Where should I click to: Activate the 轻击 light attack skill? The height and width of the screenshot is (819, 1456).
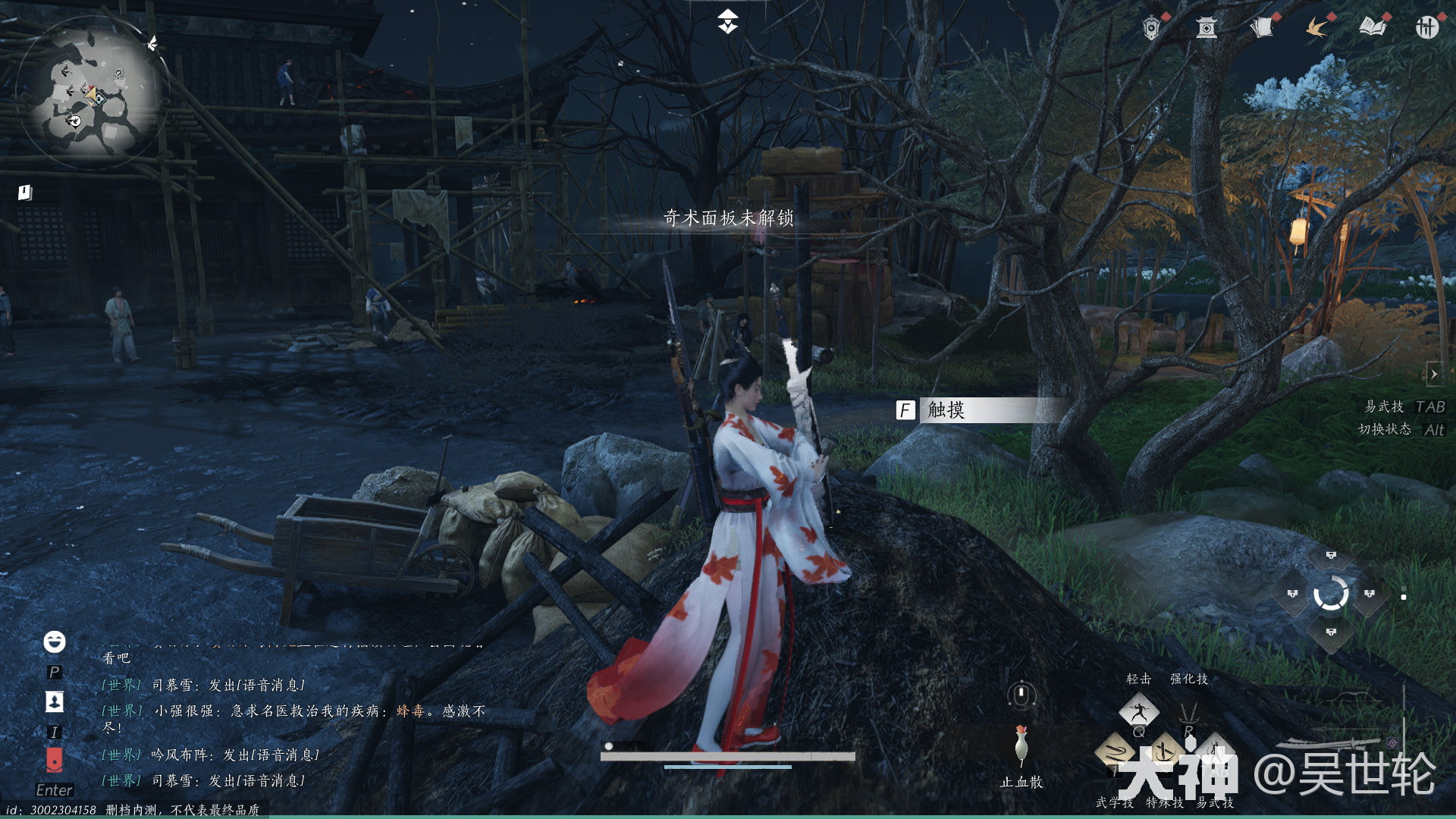coord(1139,711)
